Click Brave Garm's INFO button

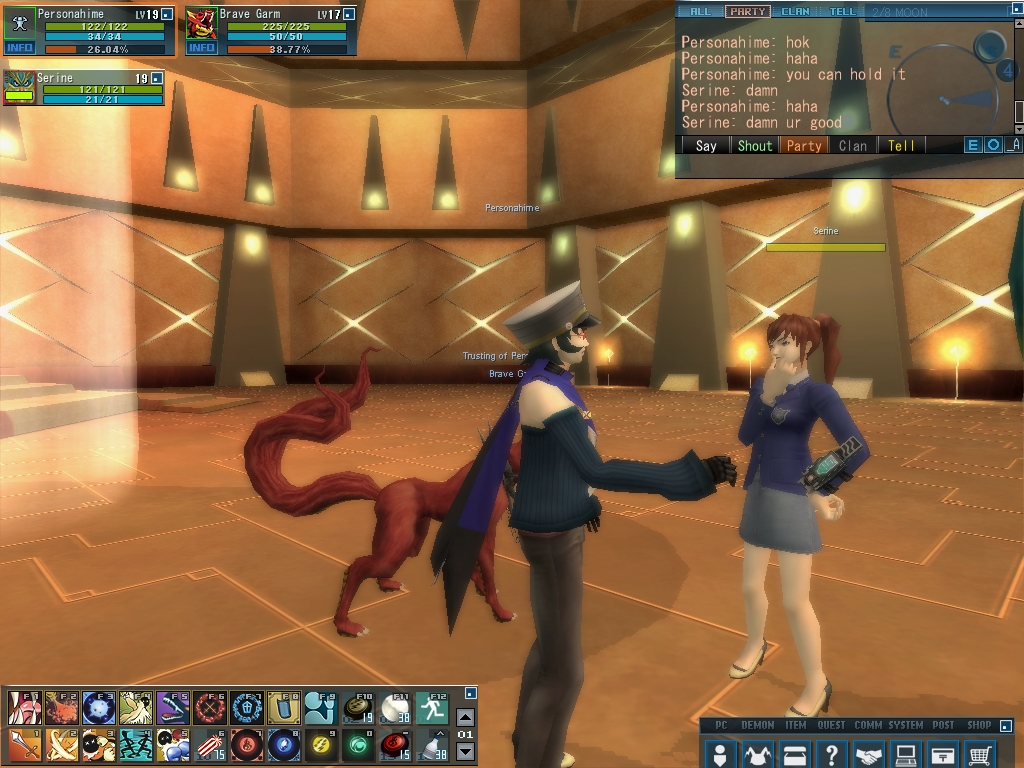click(202, 48)
